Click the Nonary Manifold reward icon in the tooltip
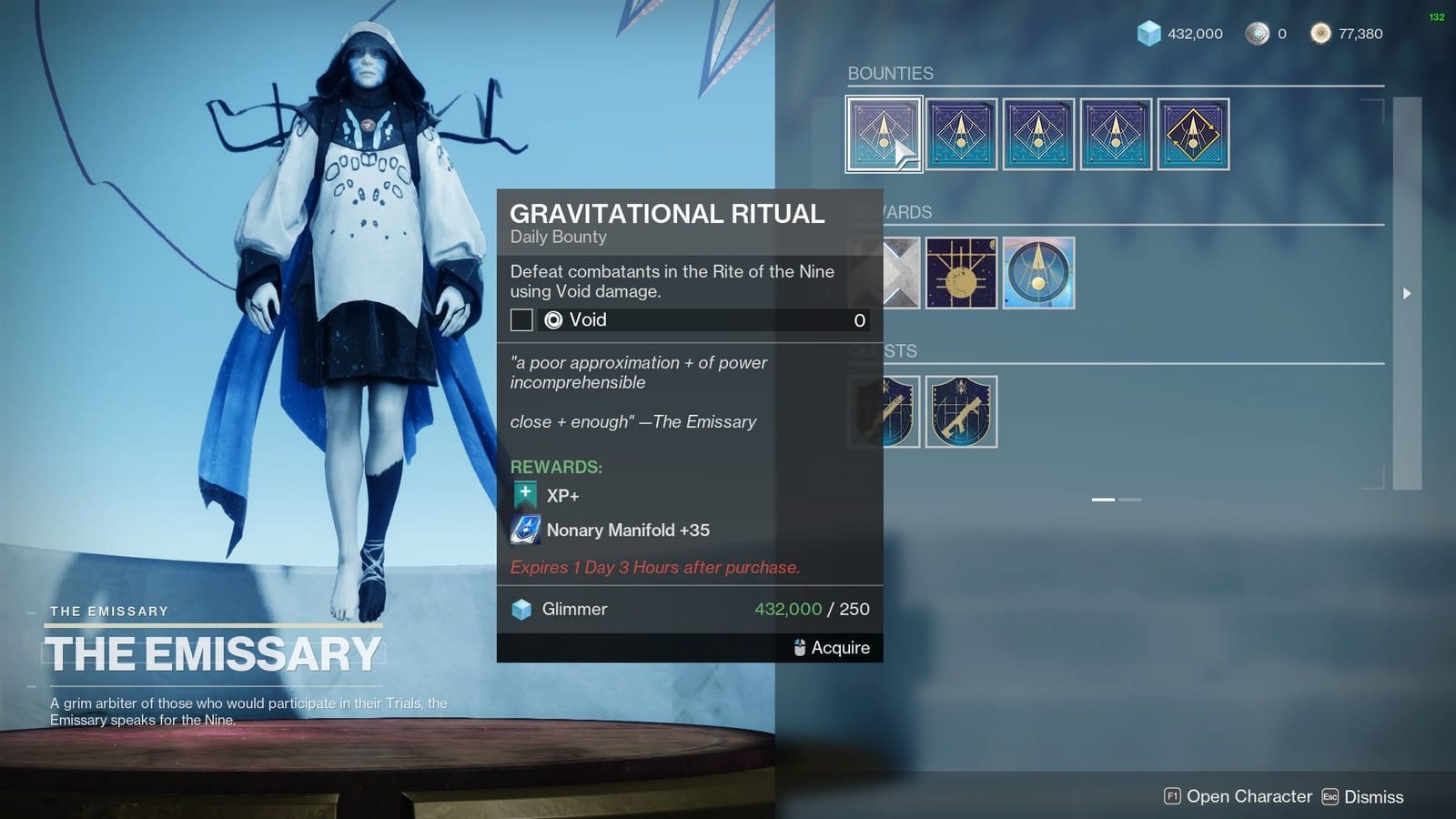Viewport: 1456px width, 819px height. click(x=526, y=530)
